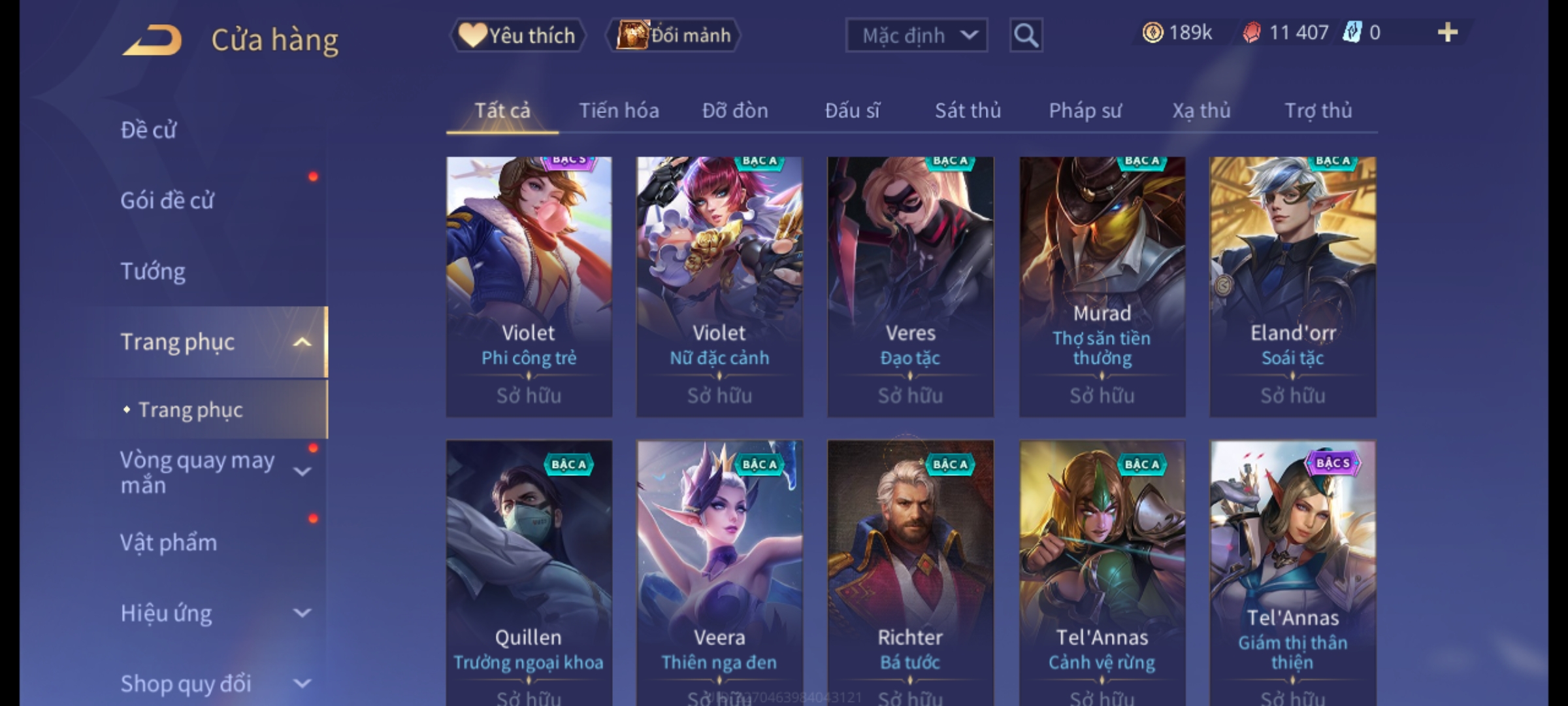The width and height of the screenshot is (1568, 706).
Task: Go to the Vật phẩm items section
Action: pos(169,543)
